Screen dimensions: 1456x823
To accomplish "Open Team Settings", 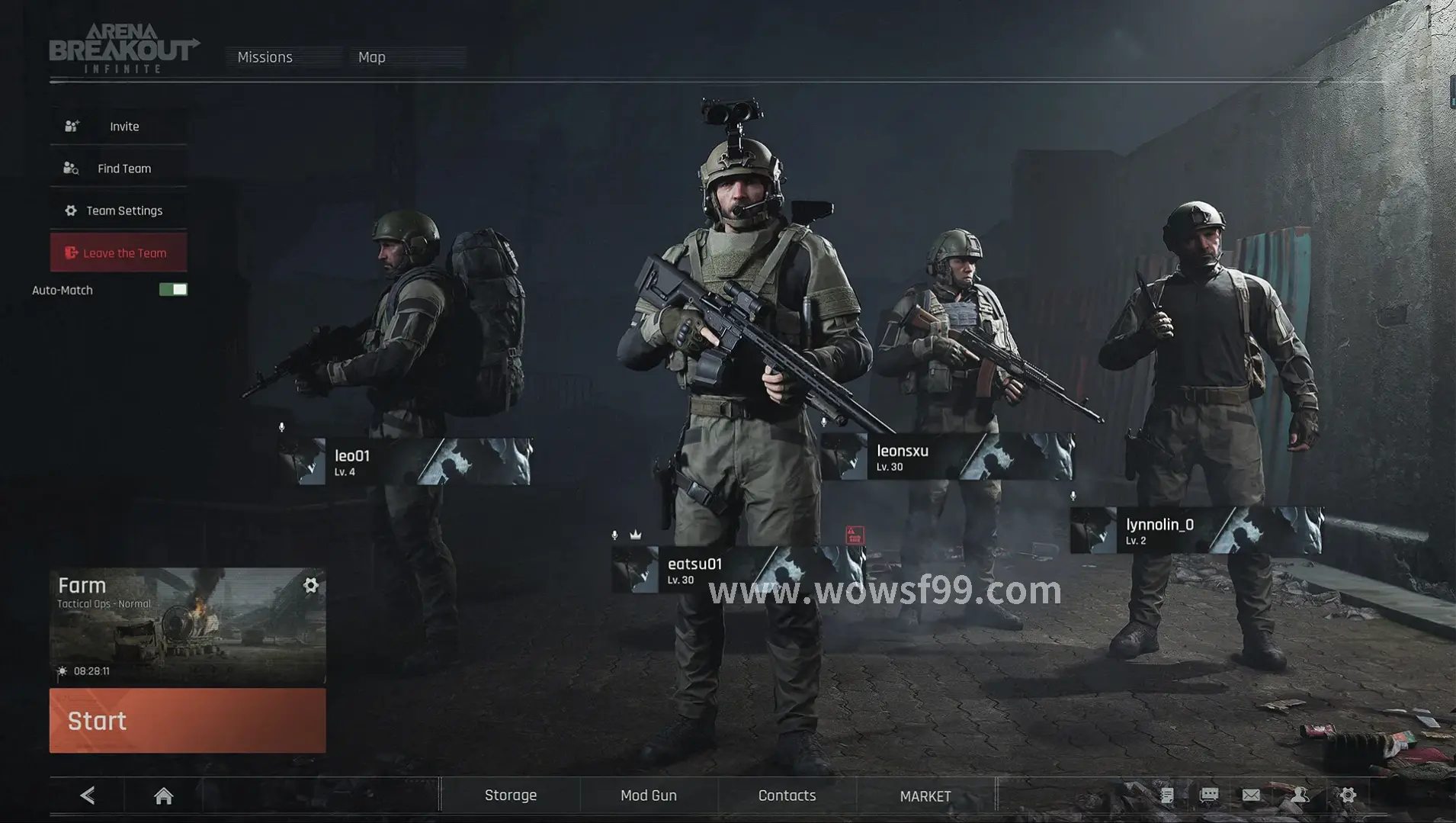I will pos(119,211).
